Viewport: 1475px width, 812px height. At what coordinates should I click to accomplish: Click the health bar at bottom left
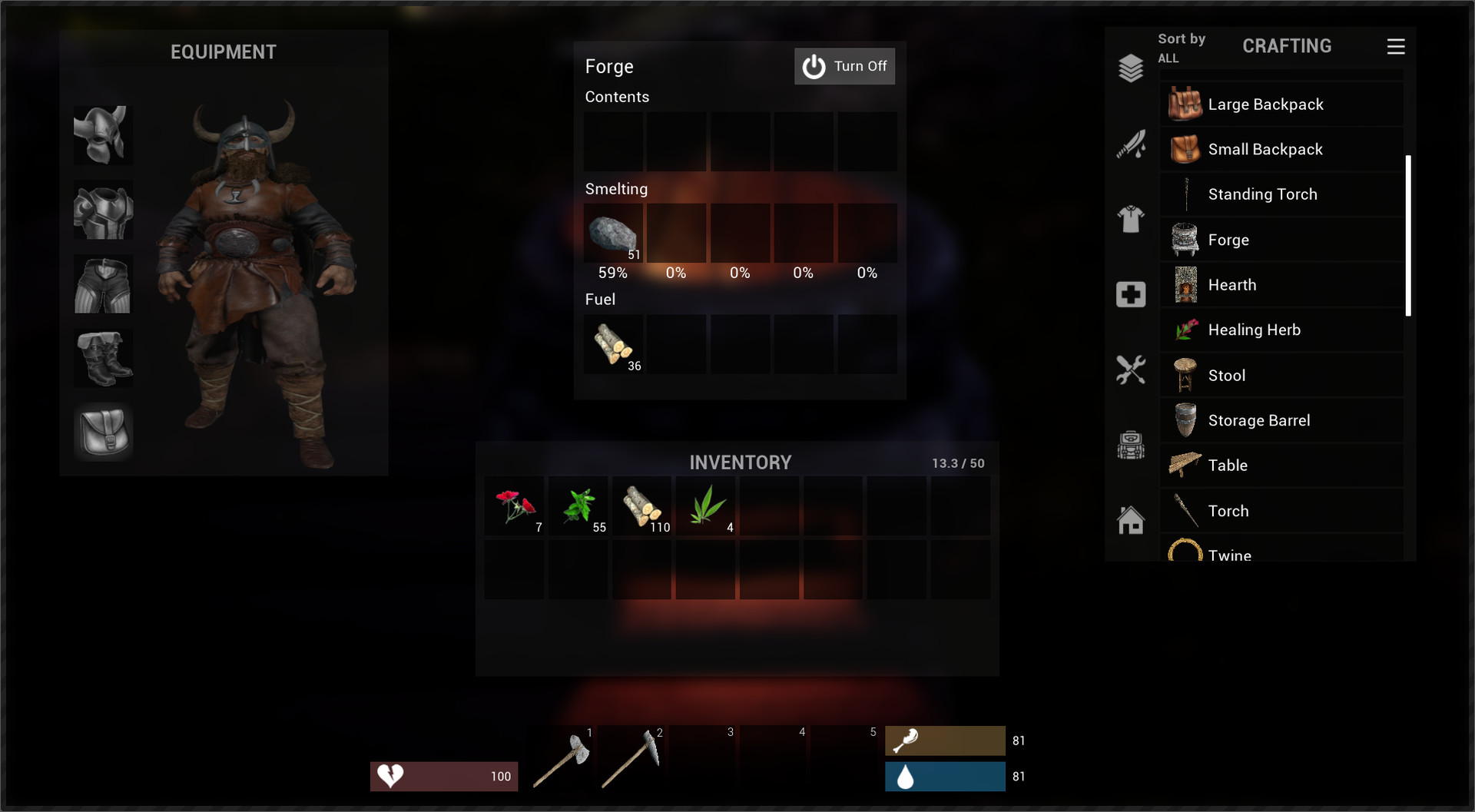(443, 776)
